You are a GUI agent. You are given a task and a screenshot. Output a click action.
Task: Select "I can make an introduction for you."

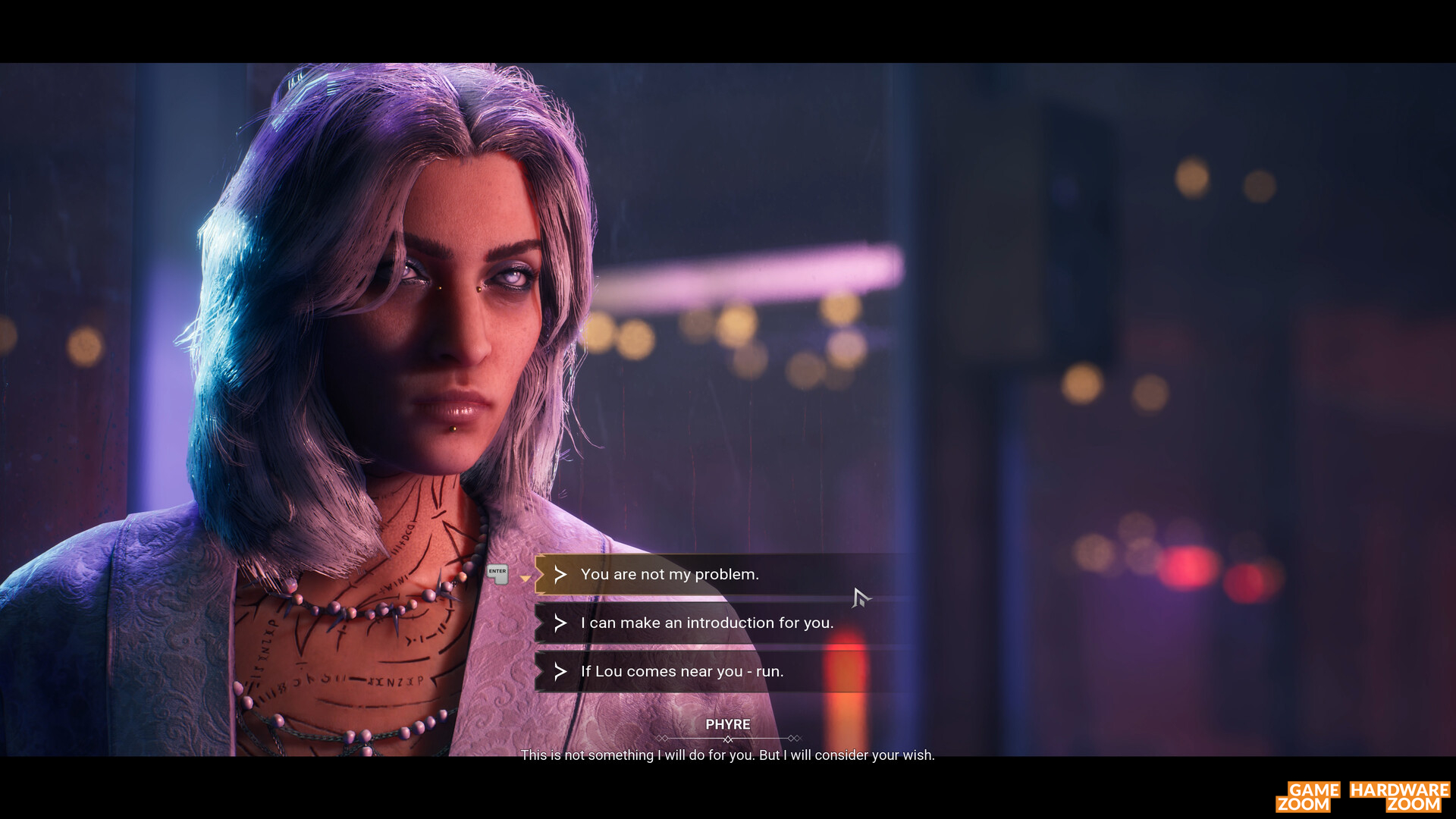tap(706, 623)
